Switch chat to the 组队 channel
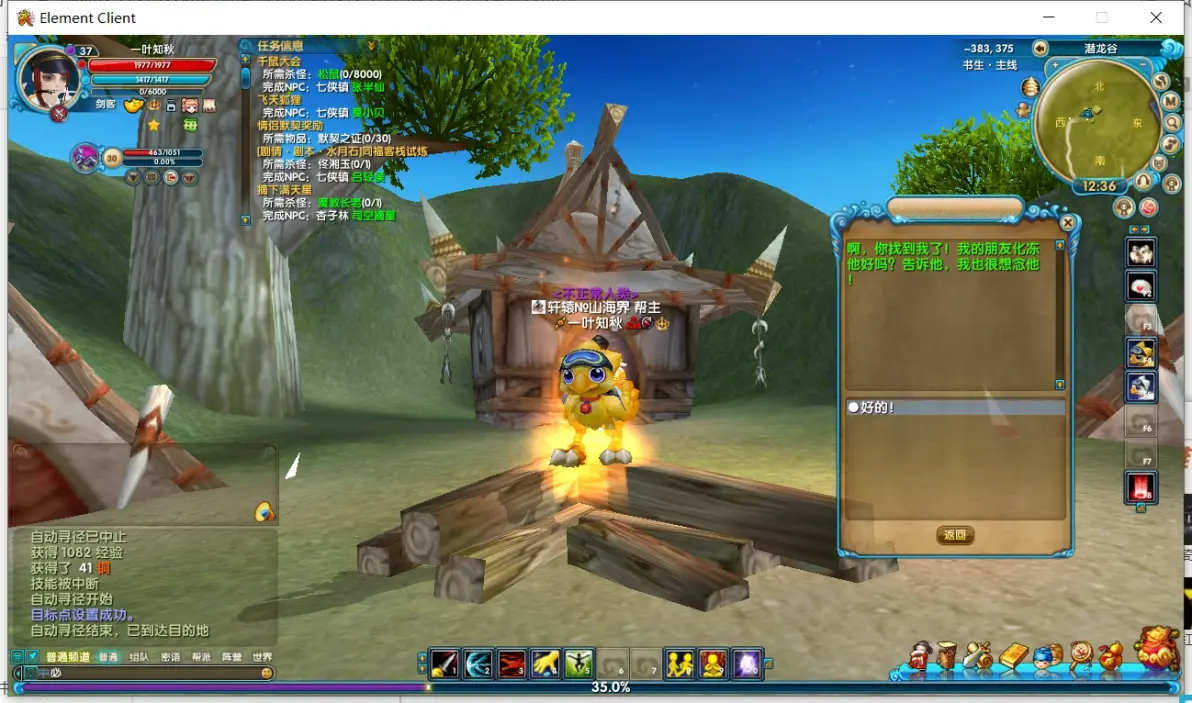 139,657
